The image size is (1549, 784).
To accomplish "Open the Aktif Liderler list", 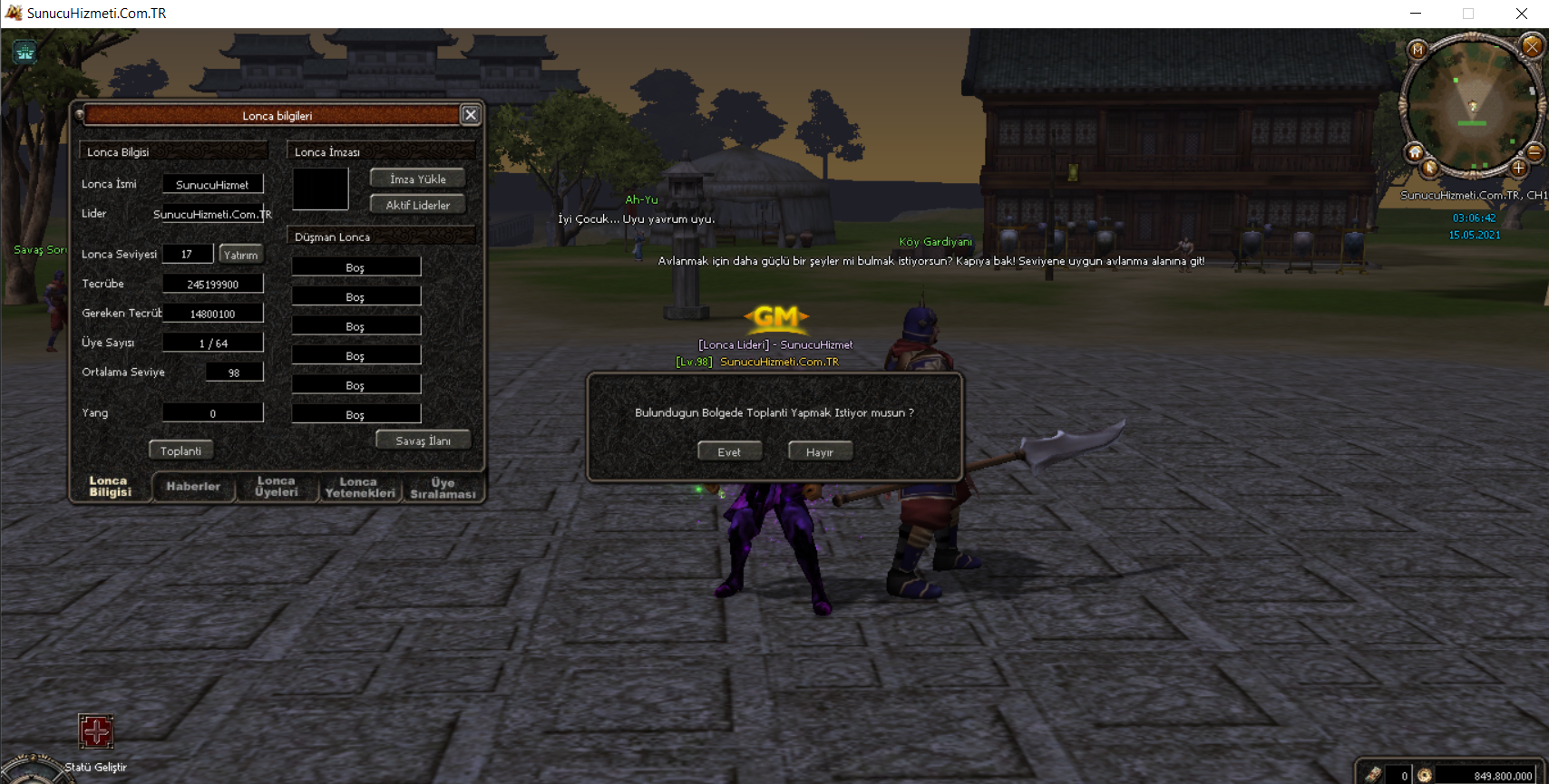I will pyautogui.click(x=417, y=205).
